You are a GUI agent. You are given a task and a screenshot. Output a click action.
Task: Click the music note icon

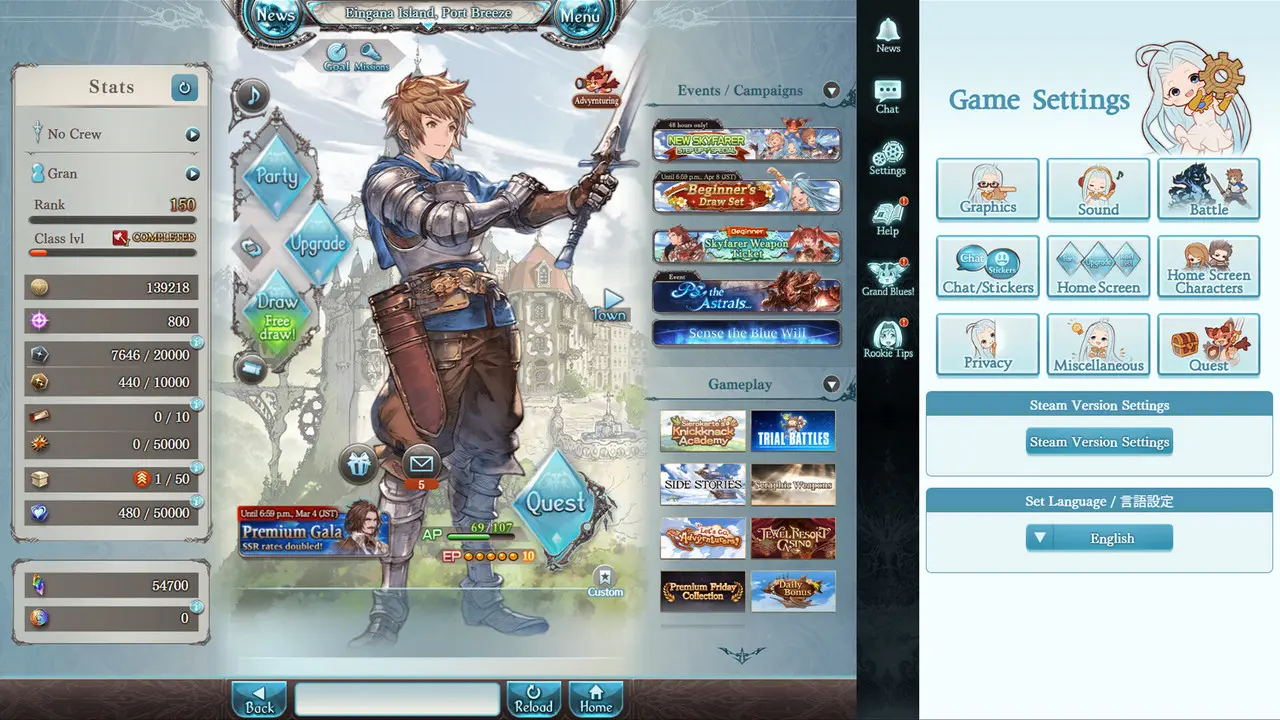[252, 96]
